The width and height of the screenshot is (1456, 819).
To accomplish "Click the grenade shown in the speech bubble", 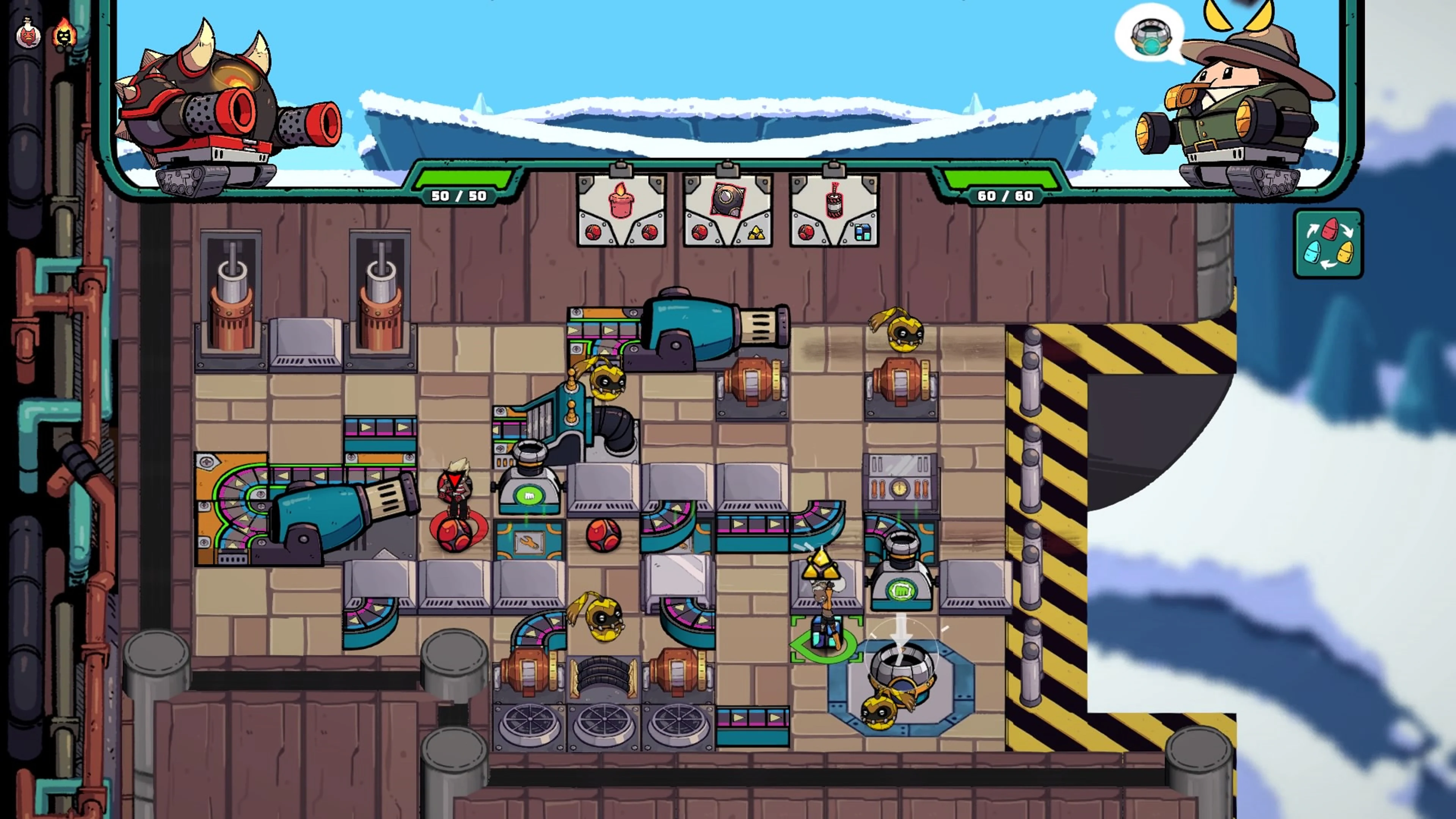I will pos(1152,37).
